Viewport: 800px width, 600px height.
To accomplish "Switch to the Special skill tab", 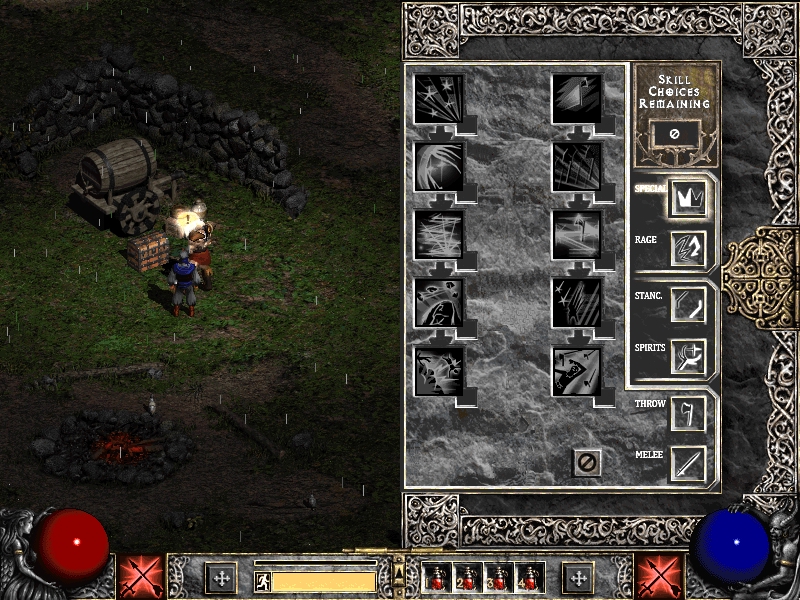I will coord(688,197).
